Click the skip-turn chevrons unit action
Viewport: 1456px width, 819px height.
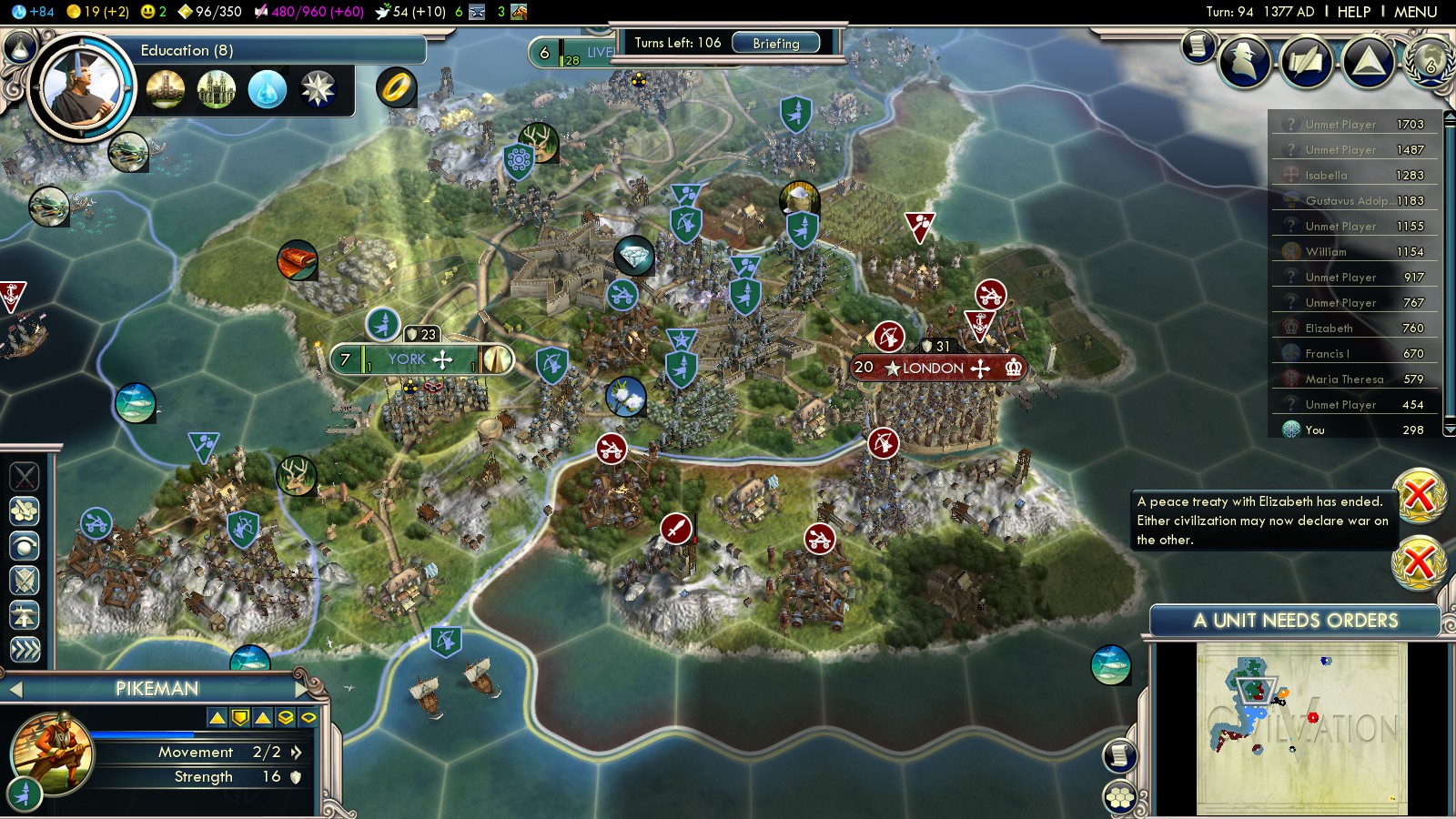pos(25,649)
